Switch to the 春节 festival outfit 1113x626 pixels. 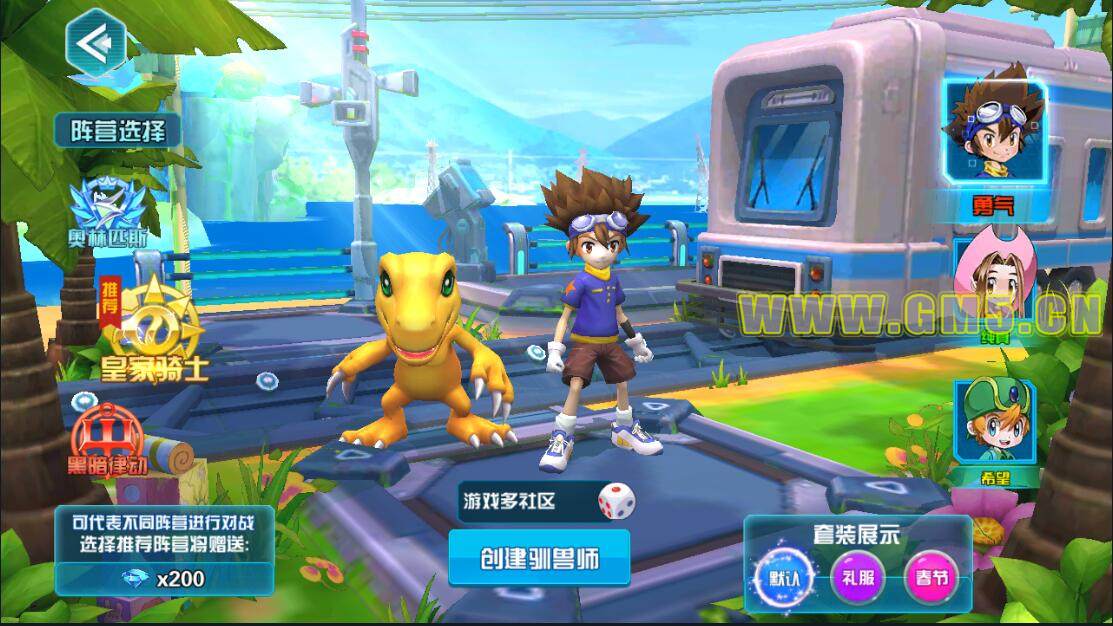pos(930,580)
